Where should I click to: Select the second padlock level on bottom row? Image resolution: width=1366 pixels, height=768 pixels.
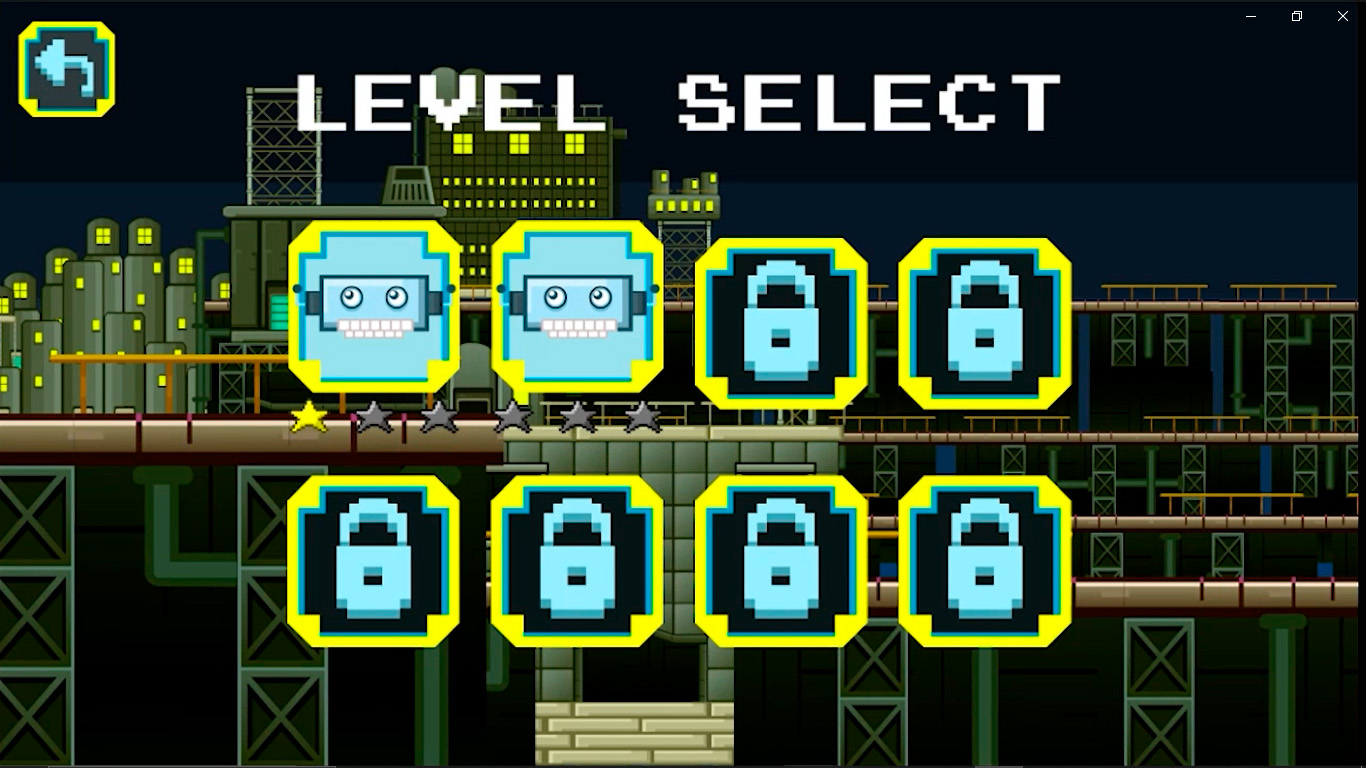[x=578, y=563]
